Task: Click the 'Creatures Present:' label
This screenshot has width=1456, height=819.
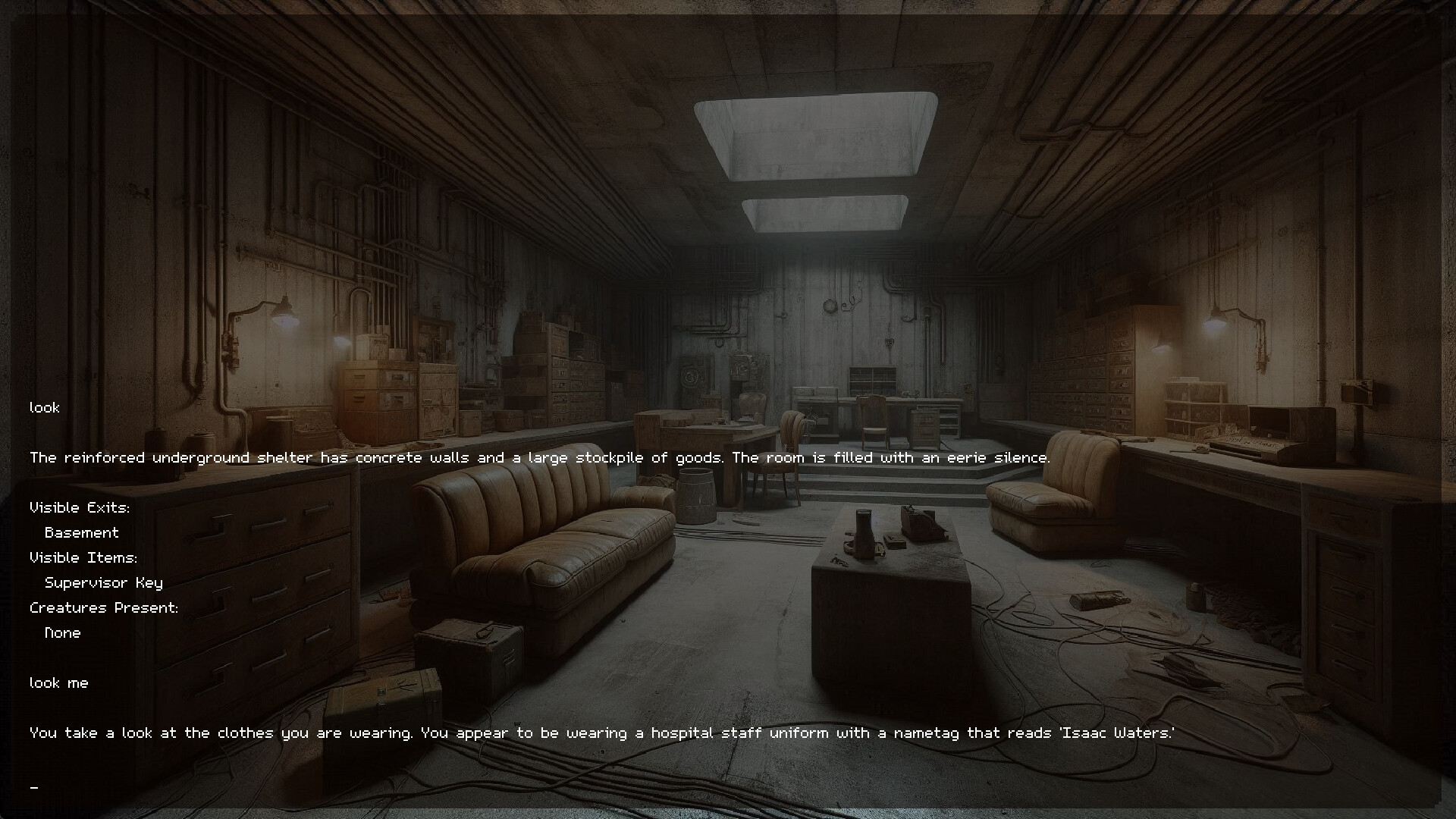Action: coord(104,607)
